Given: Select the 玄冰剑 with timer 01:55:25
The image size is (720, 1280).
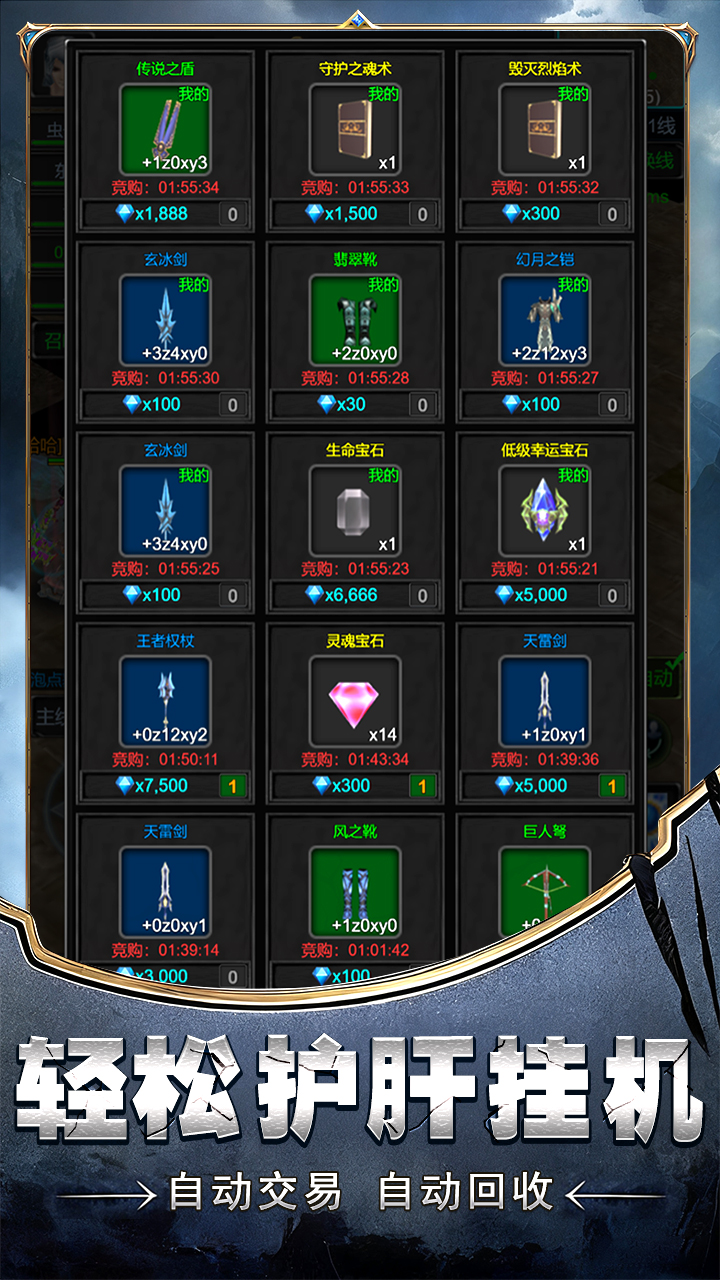Looking at the screenshot, I should coord(165,511).
